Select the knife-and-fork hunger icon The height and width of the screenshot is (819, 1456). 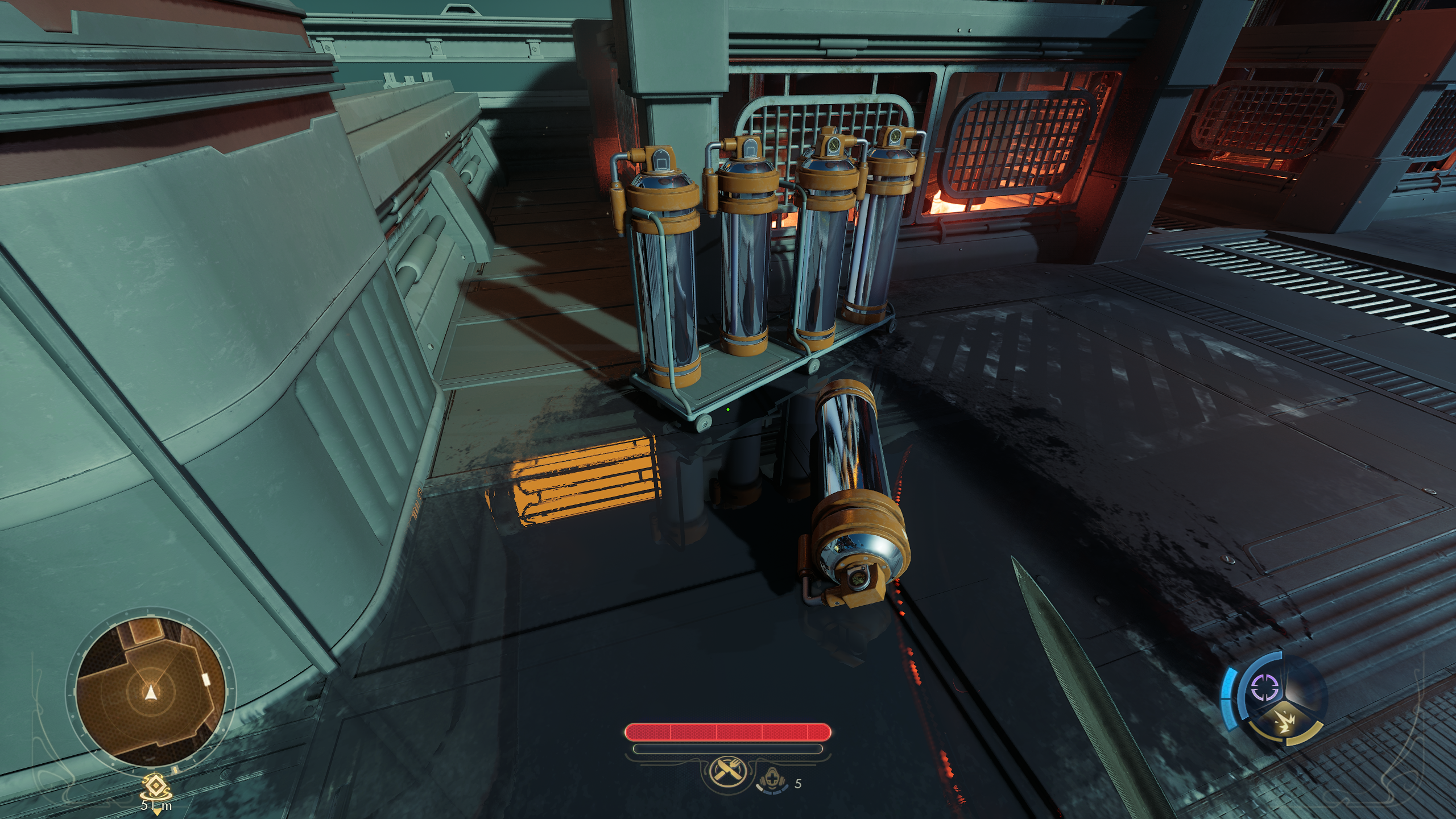[x=727, y=771]
